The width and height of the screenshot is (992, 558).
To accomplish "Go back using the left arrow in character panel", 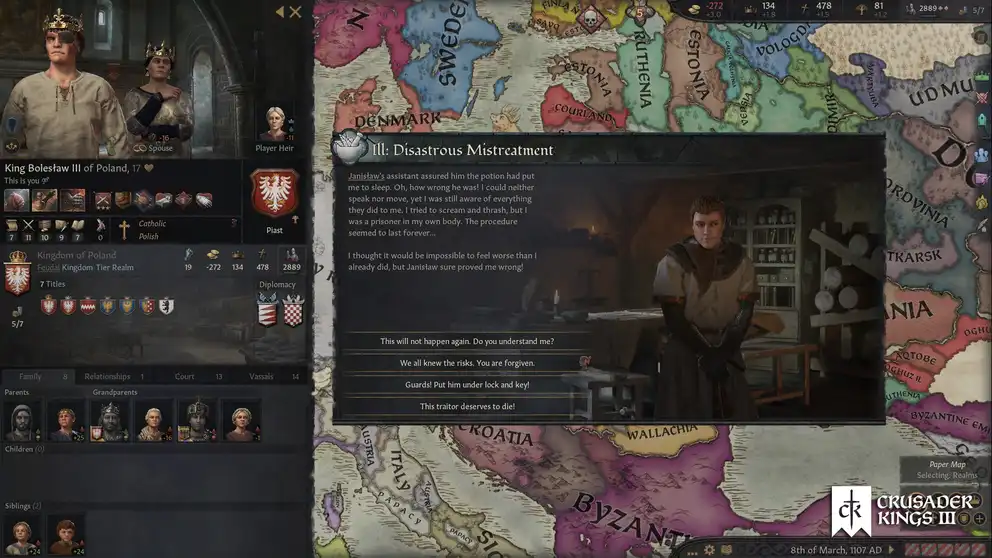I will click(279, 12).
